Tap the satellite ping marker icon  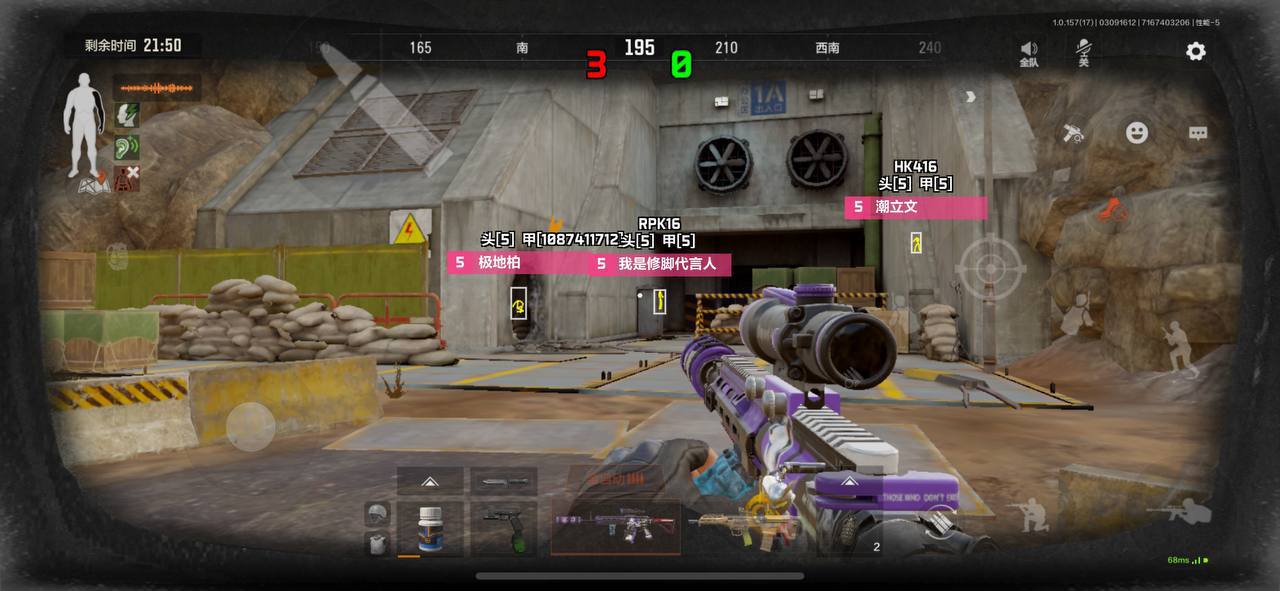click(x=1074, y=133)
